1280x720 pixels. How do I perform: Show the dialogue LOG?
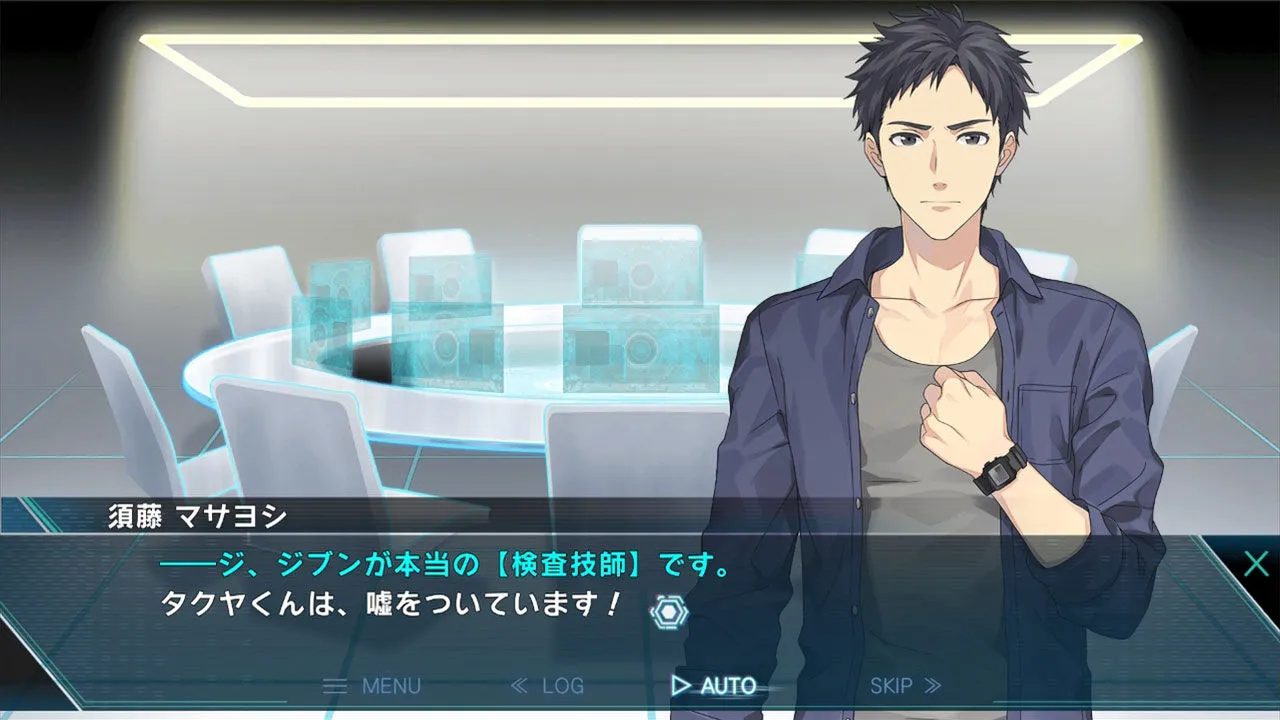pyautogui.click(x=547, y=686)
